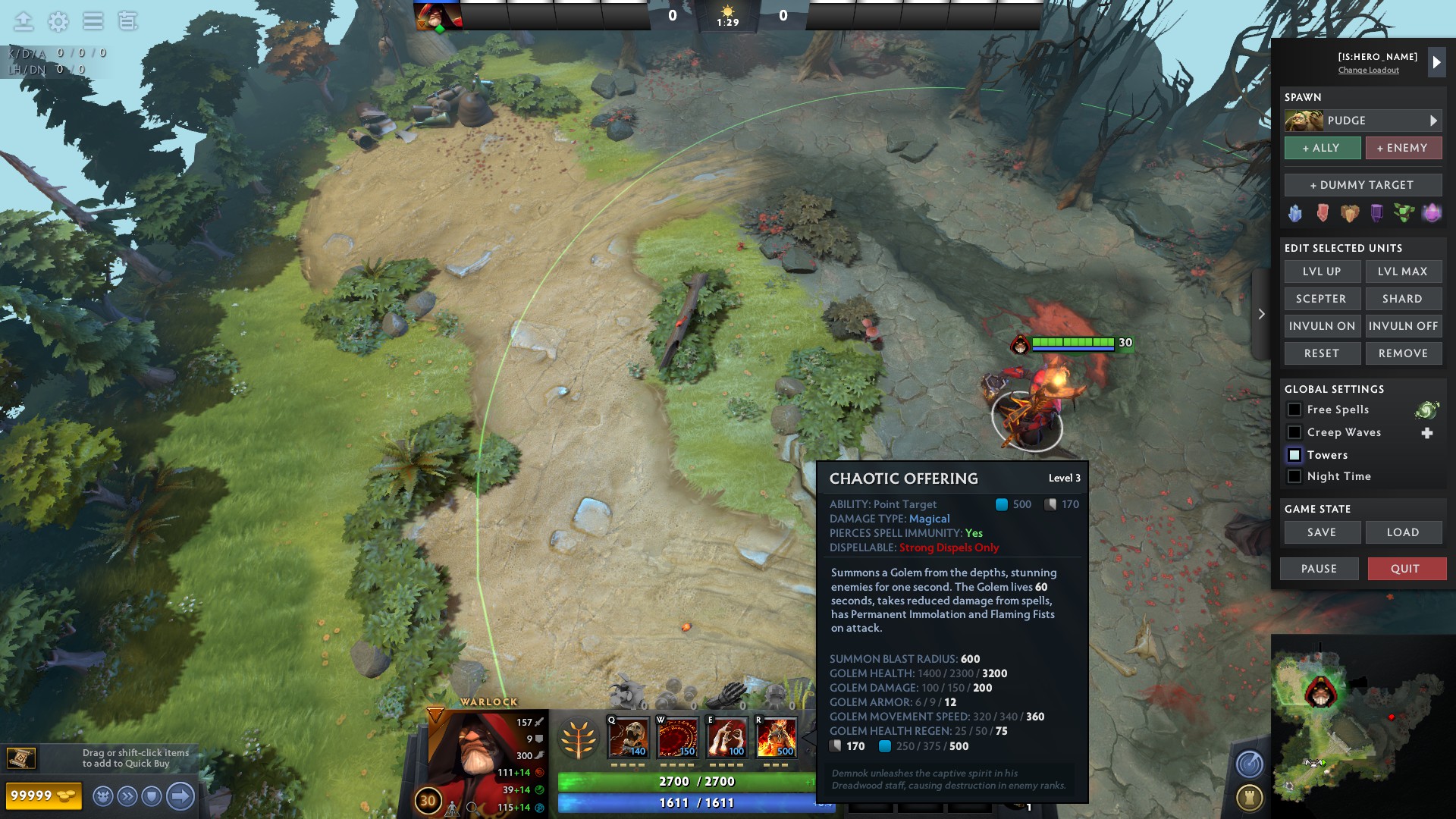
Task: Click Warlock's green health bar
Action: pos(682,781)
